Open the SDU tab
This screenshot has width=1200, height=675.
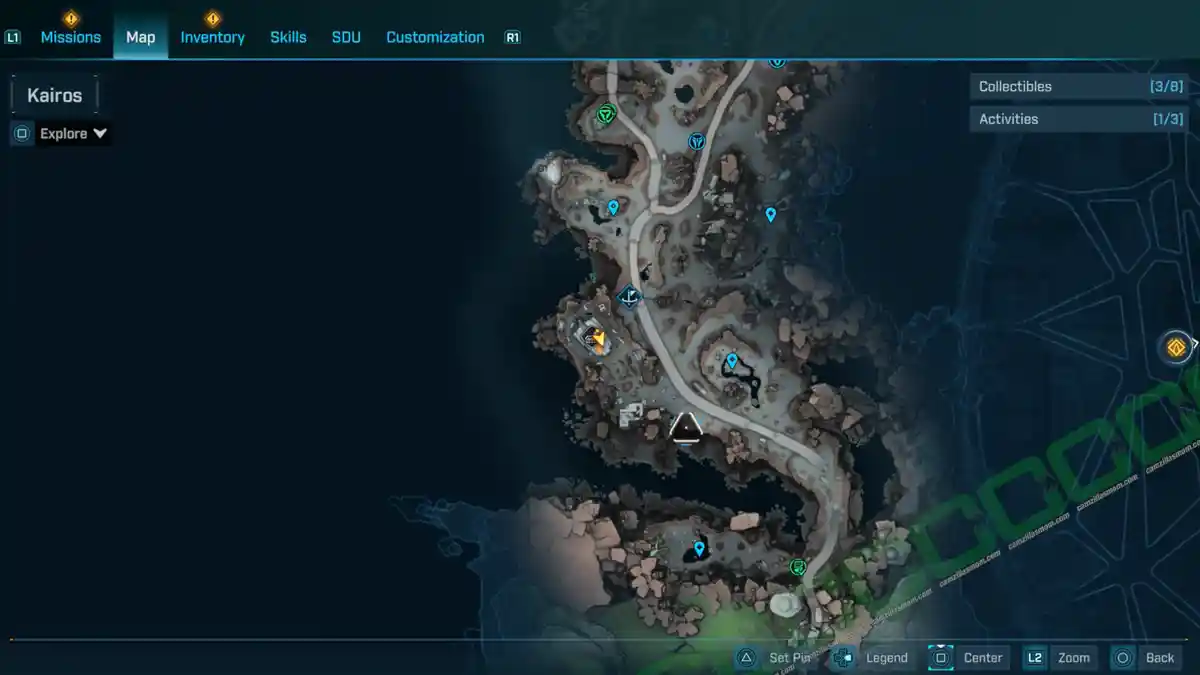coord(346,37)
